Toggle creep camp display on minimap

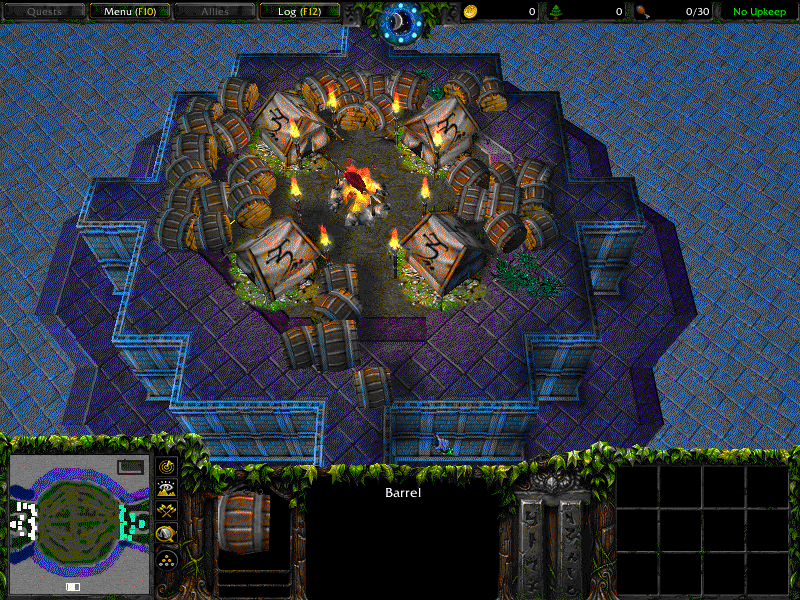pos(166,535)
